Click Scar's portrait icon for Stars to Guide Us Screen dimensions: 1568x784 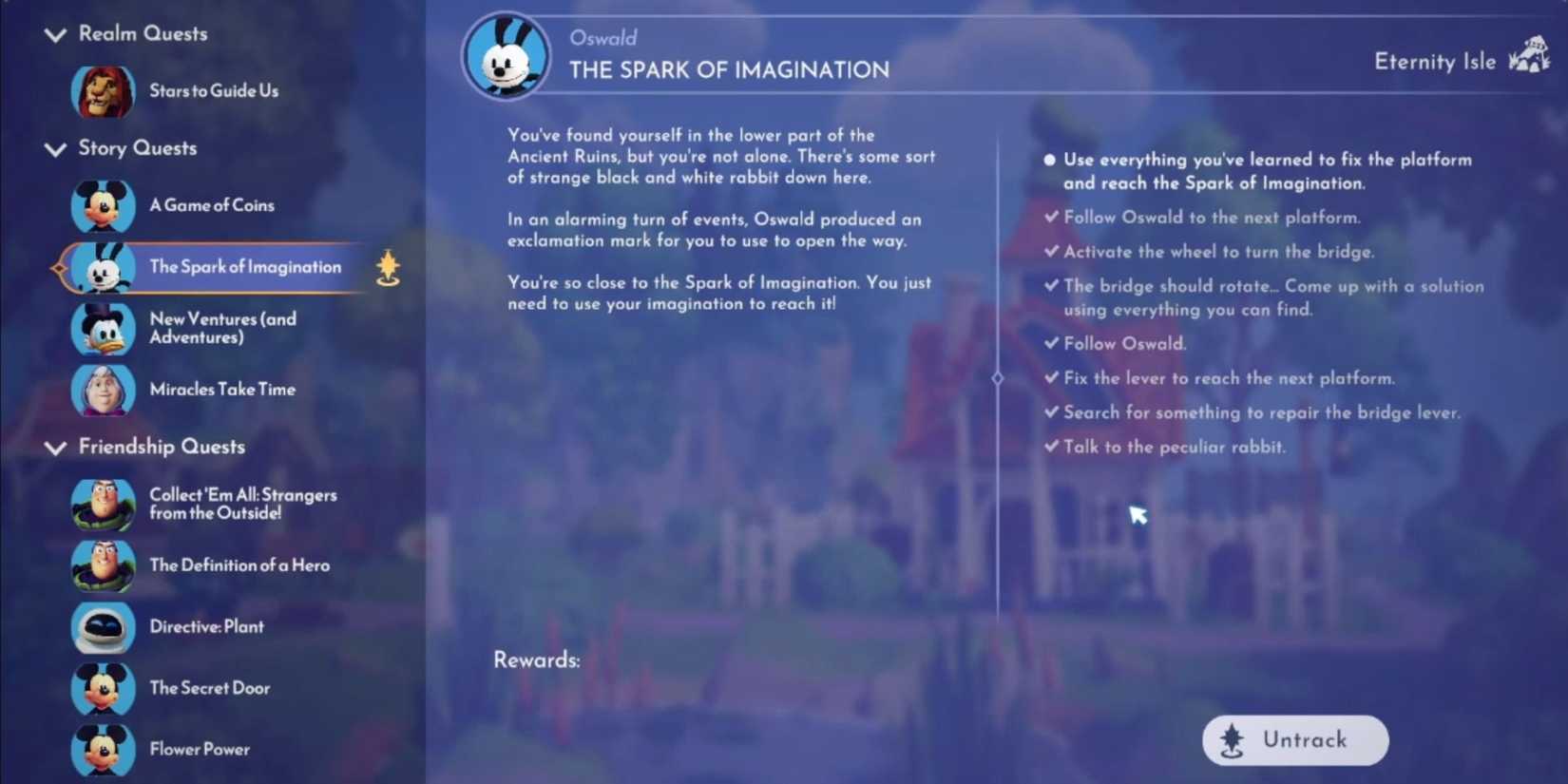(x=103, y=92)
